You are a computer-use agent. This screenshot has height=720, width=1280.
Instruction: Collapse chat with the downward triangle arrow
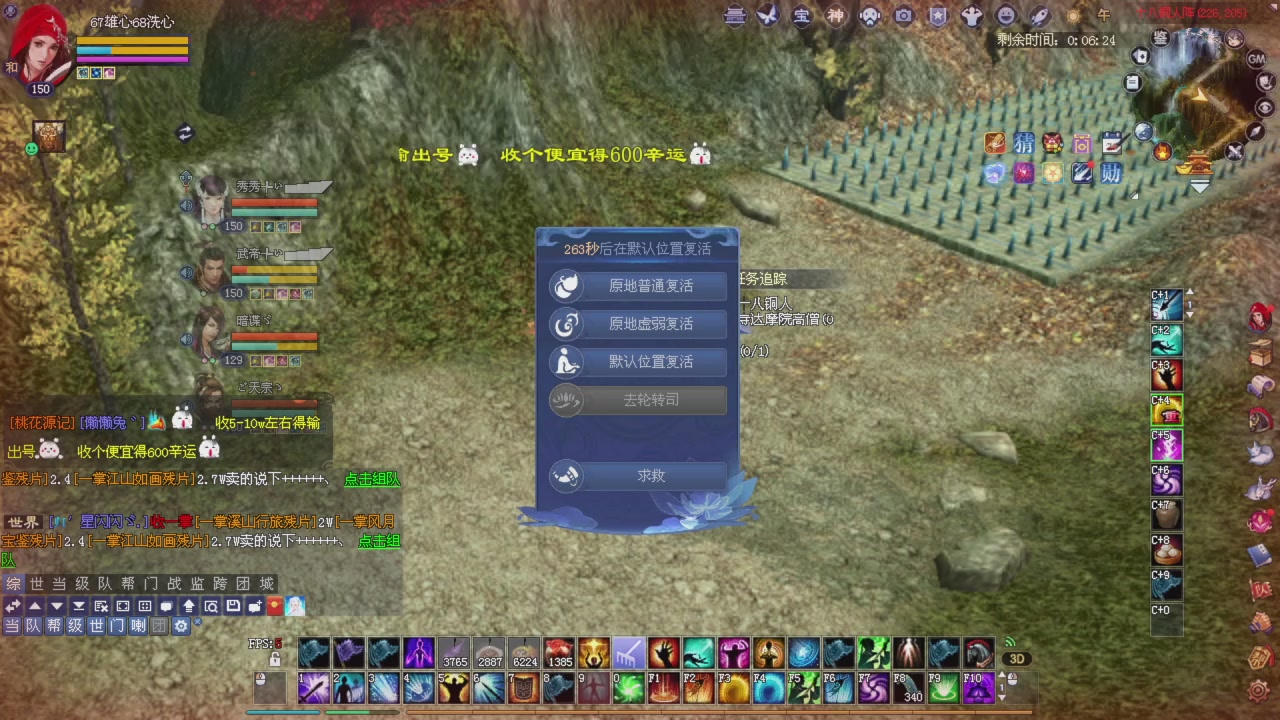56,605
